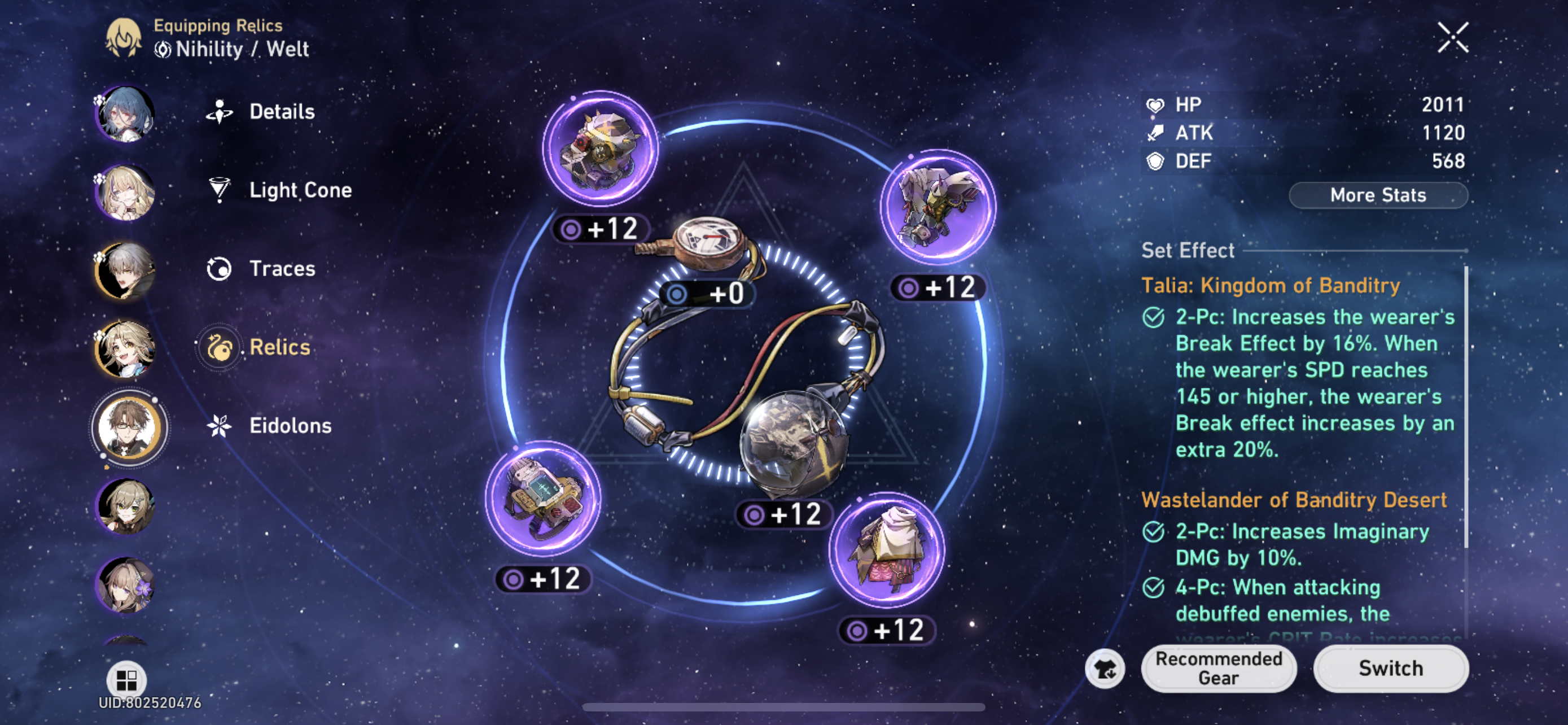This screenshot has width=1568, height=725.
Task: Tap the outfit swap icon beside Recommended Gear
Action: pos(1104,669)
